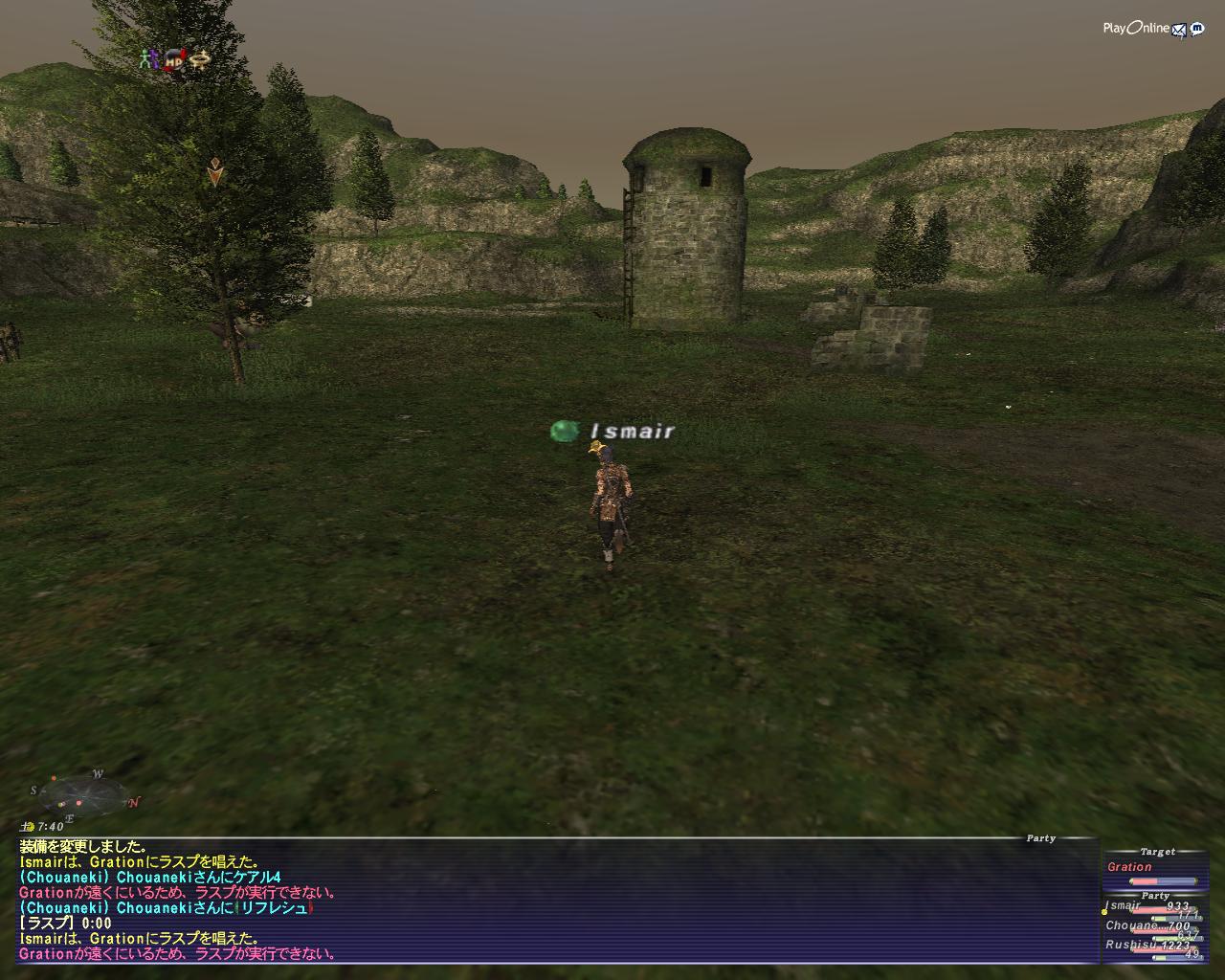The image size is (1225, 980).
Task: Click the PlayOnline chat bubble icon
Action: tap(1196, 29)
